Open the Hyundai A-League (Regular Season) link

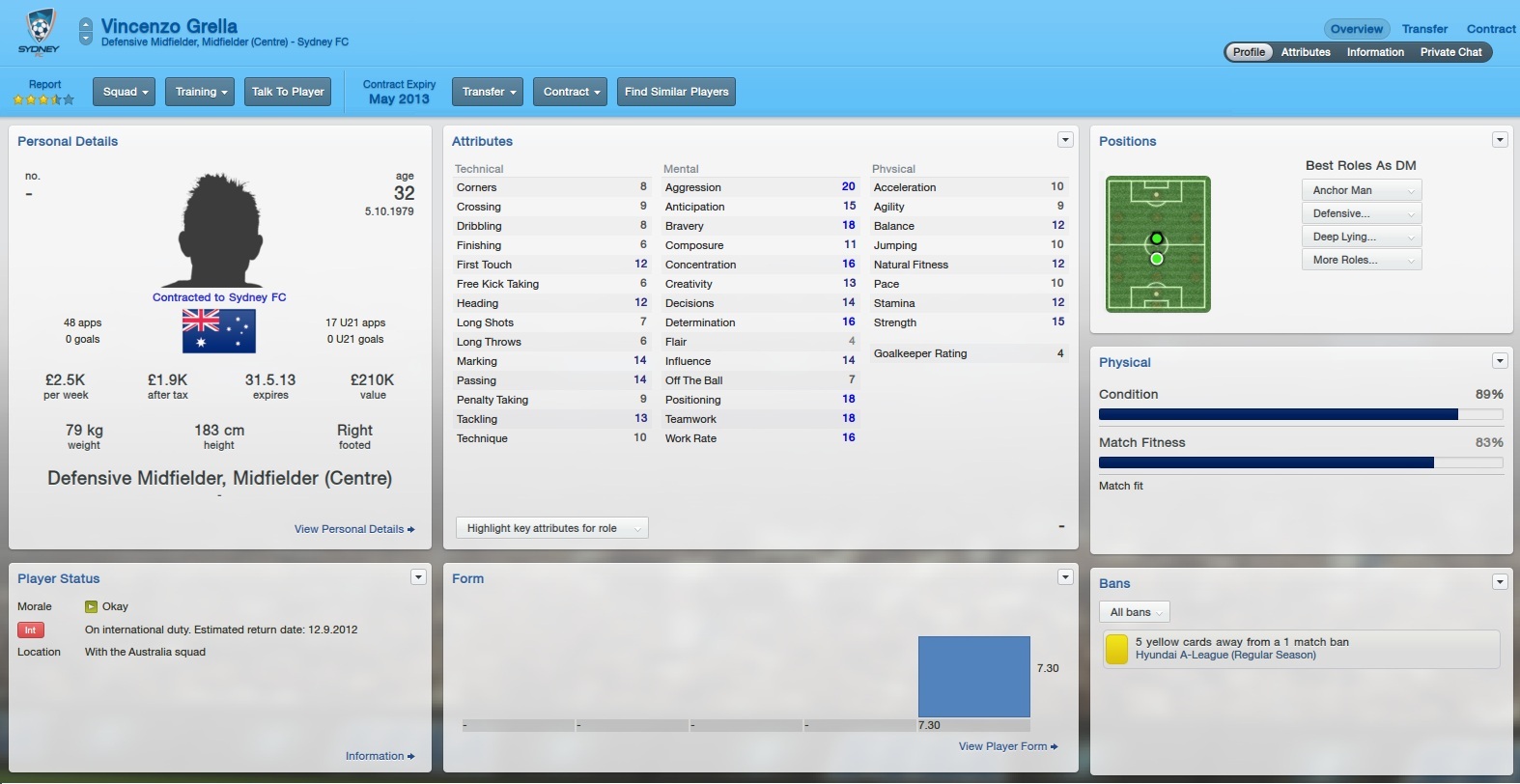(x=1225, y=655)
